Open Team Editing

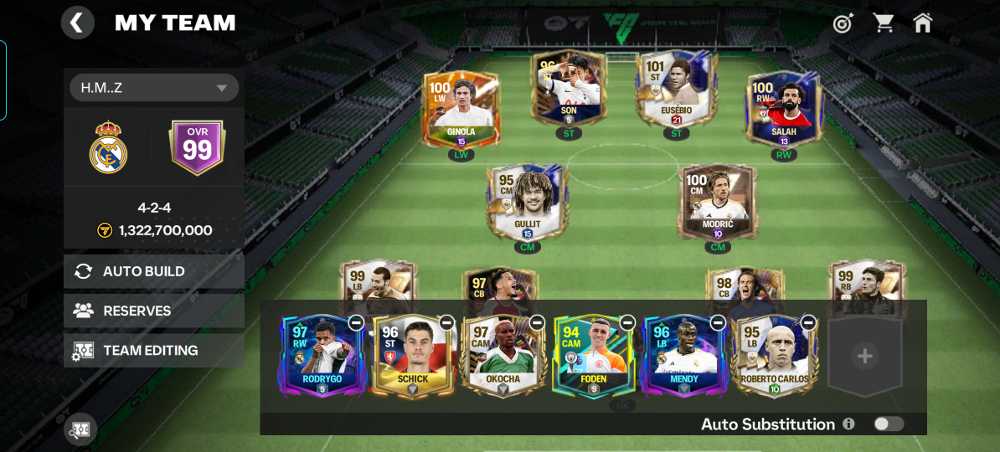pos(154,351)
